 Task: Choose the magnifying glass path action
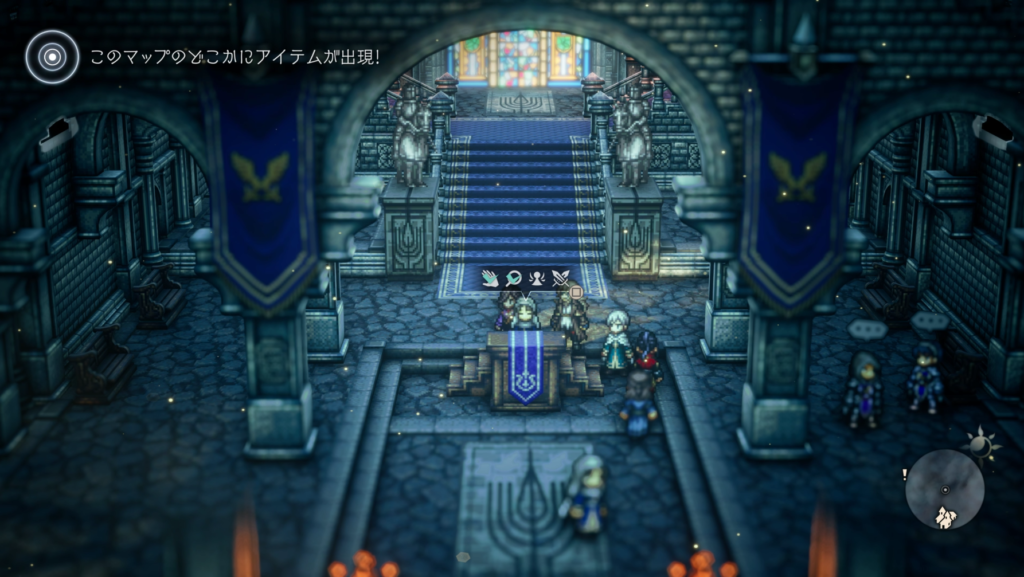point(513,279)
